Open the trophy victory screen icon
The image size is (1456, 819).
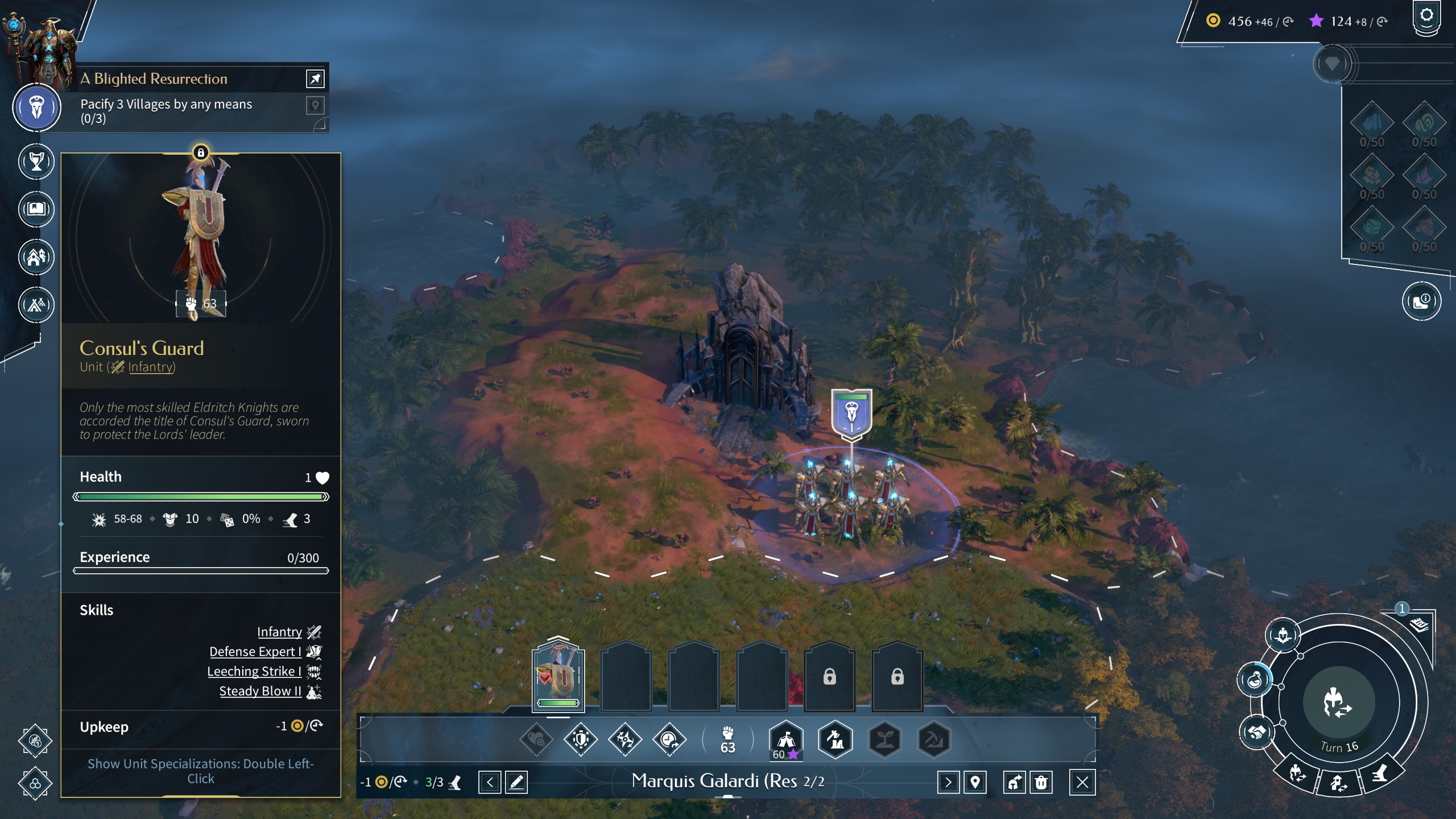pyautogui.click(x=36, y=162)
